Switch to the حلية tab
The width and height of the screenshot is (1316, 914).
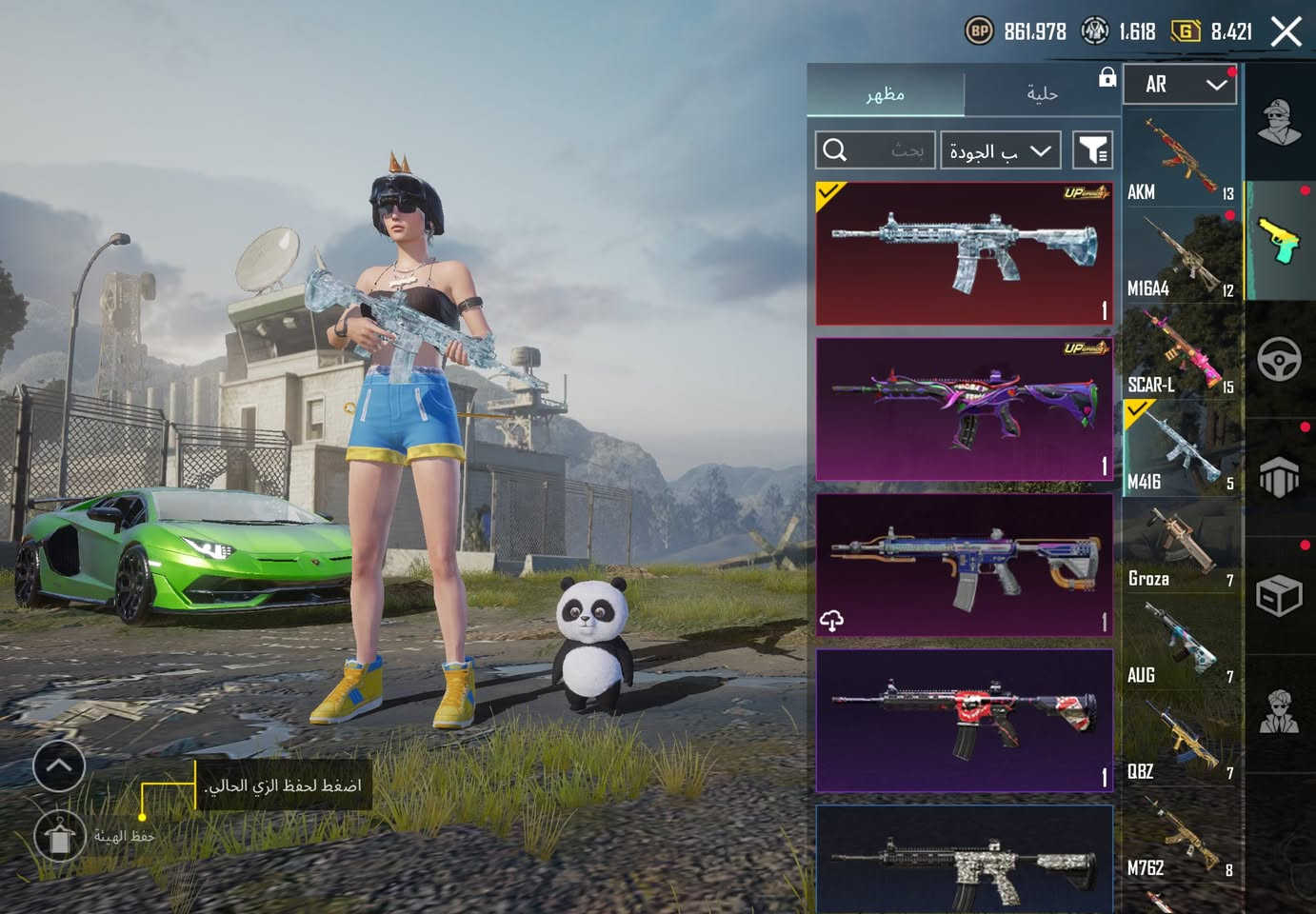click(1042, 93)
